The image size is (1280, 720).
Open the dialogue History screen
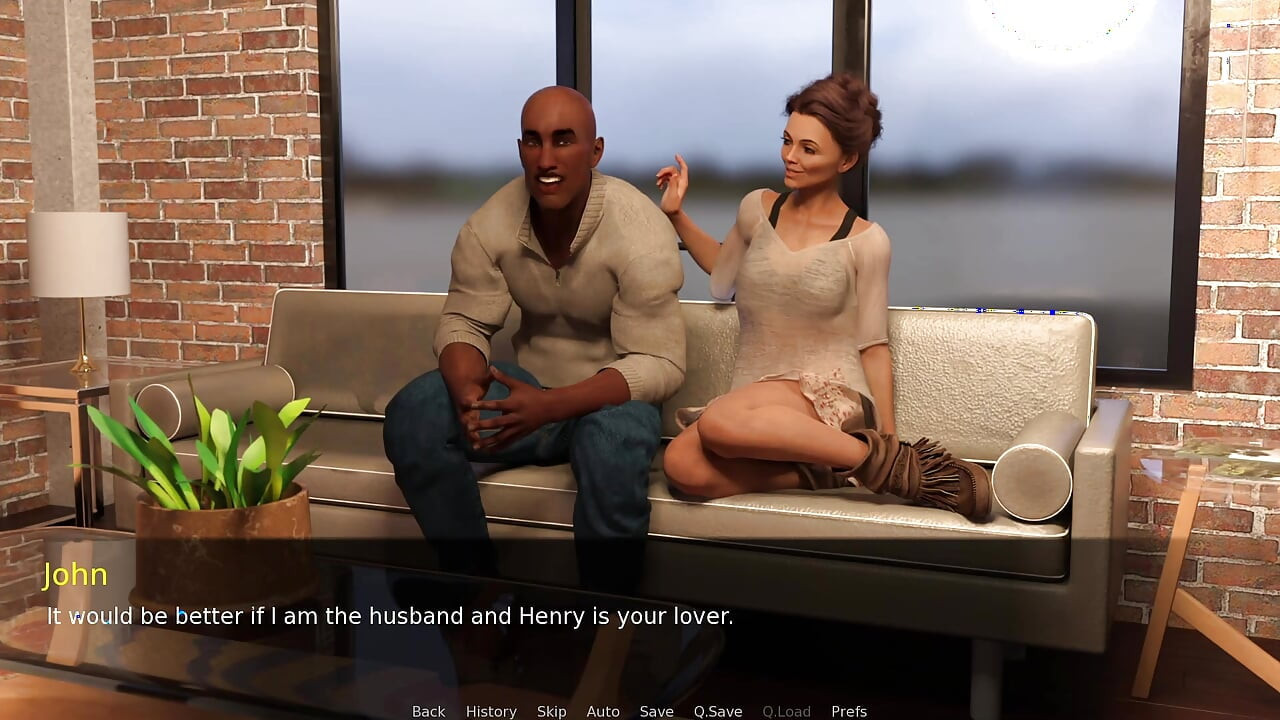(x=491, y=711)
